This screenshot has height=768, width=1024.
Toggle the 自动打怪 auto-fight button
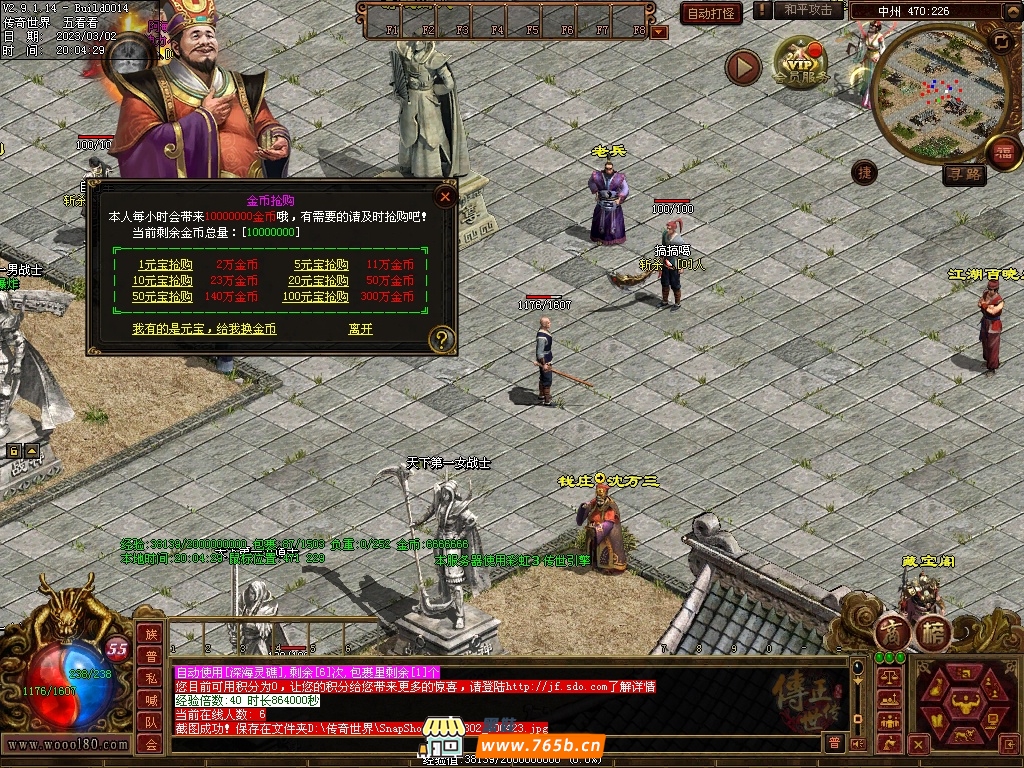click(711, 13)
